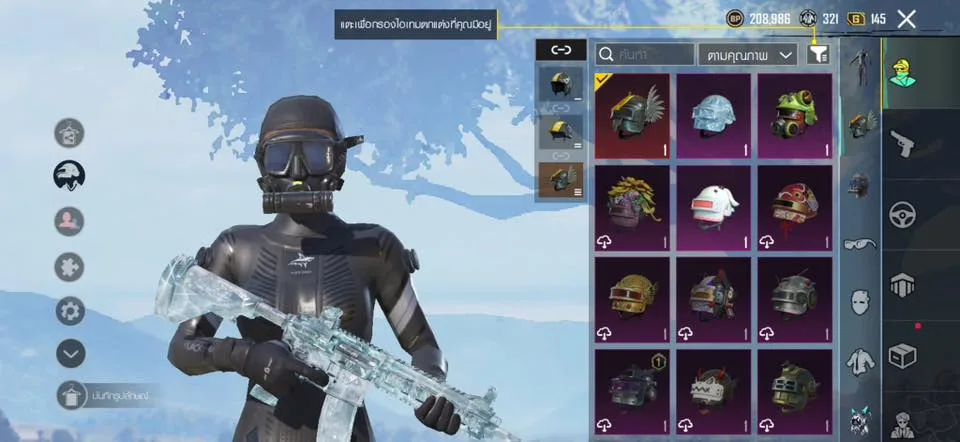This screenshot has height=442, width=960.
Task: Open the pistol weapon skins category
Action: point(903,143)
